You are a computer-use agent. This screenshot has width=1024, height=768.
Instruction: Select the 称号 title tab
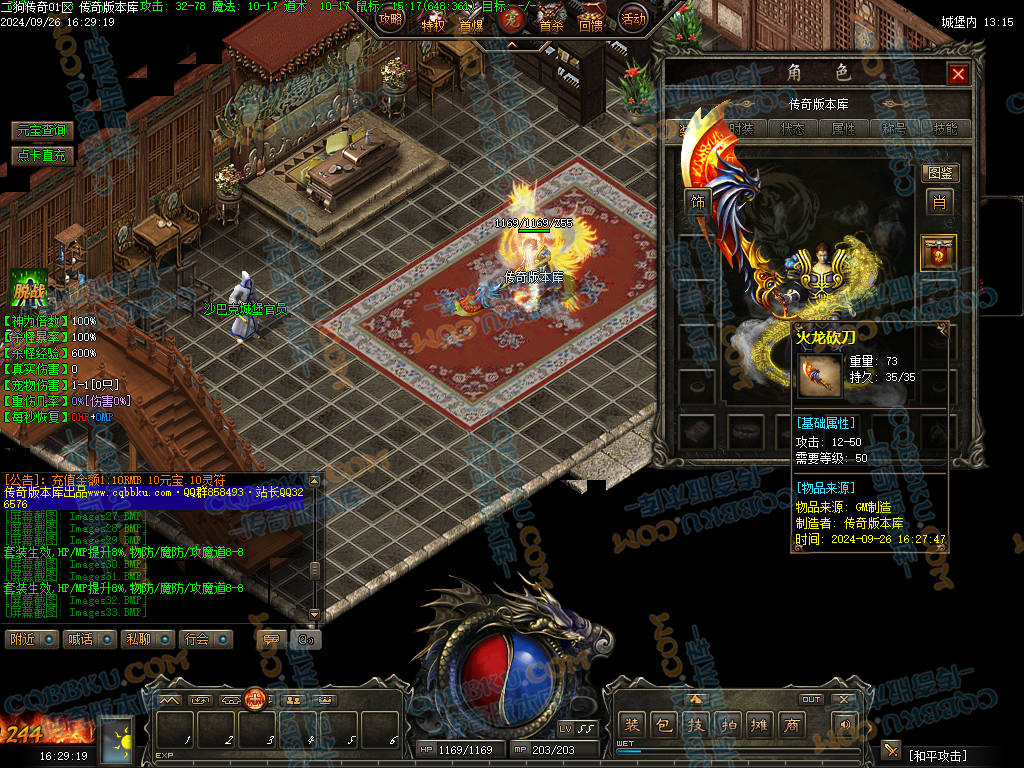[894, 129]
